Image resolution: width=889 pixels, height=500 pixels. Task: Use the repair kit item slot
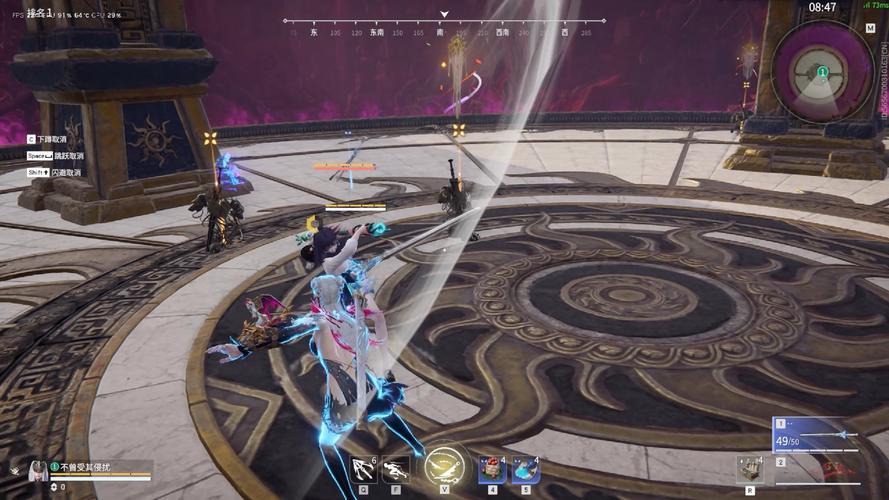point(750,468)
